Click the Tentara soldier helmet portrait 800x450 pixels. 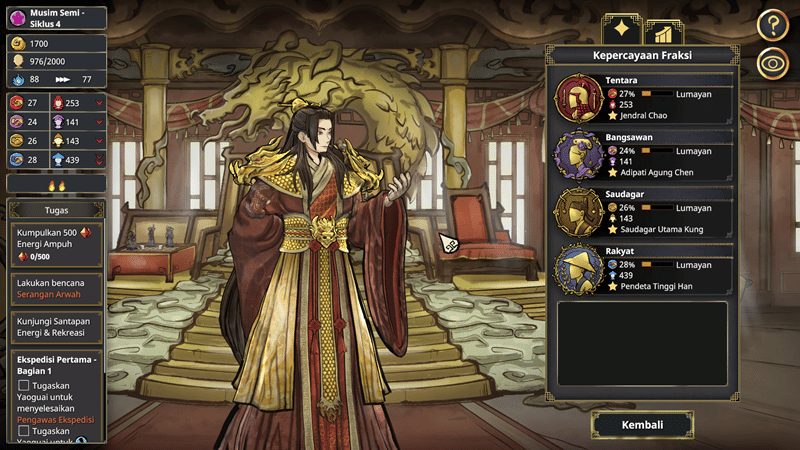tap(578, 98)
